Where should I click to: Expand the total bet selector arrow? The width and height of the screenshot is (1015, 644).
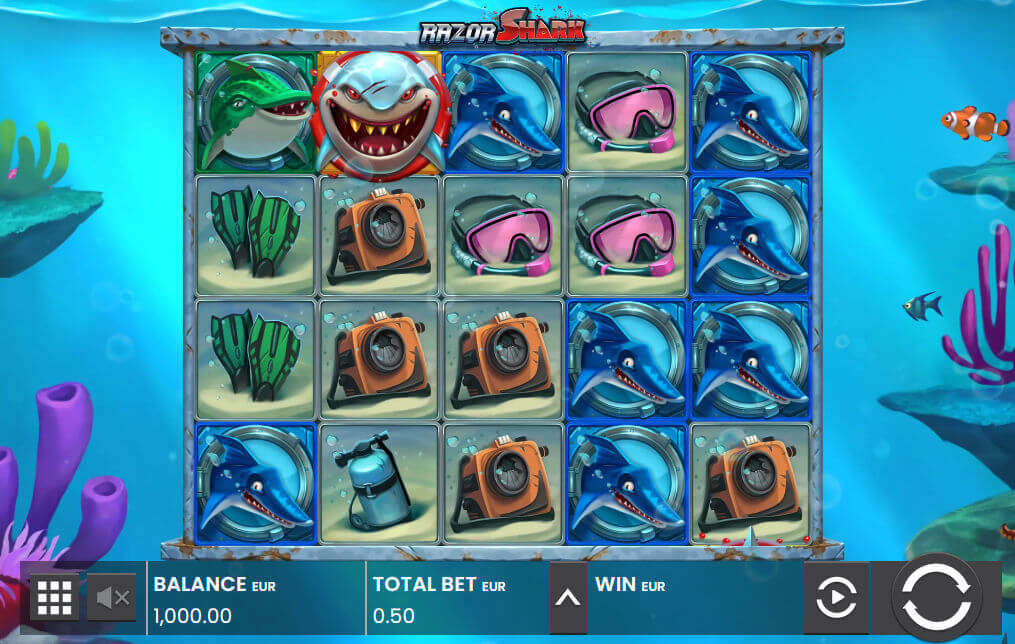[x=567, y=598]
